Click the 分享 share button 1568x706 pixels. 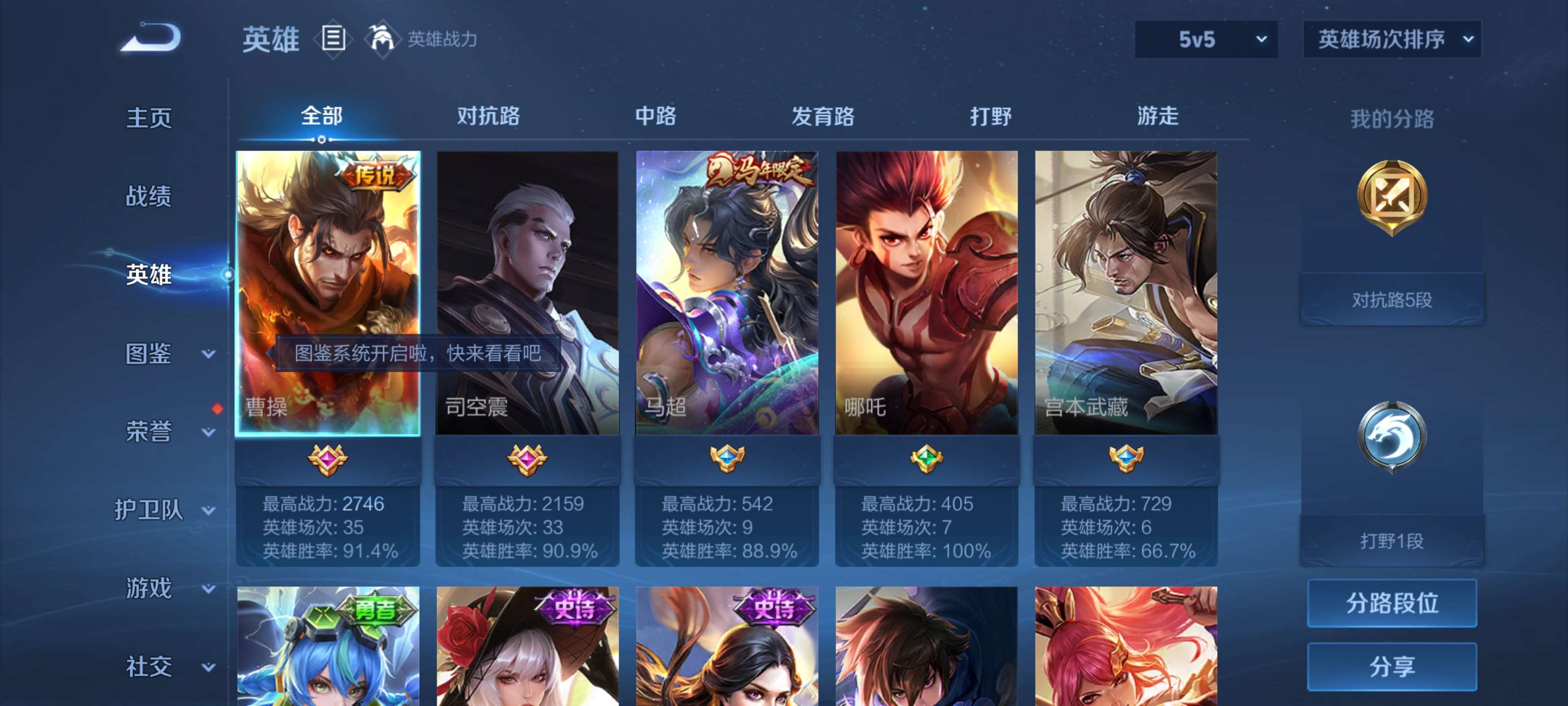coord(1392,667)
